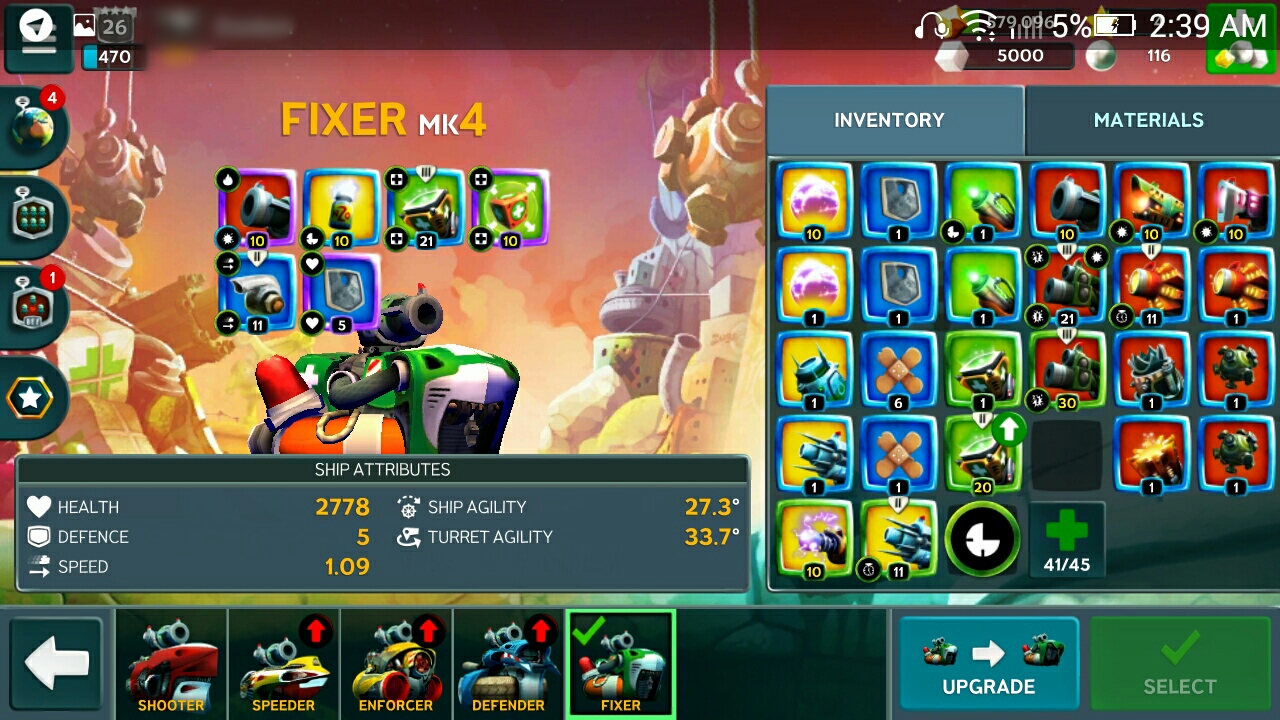
Task: Select the equipped turbo item level 11
Action: point(256,292)
